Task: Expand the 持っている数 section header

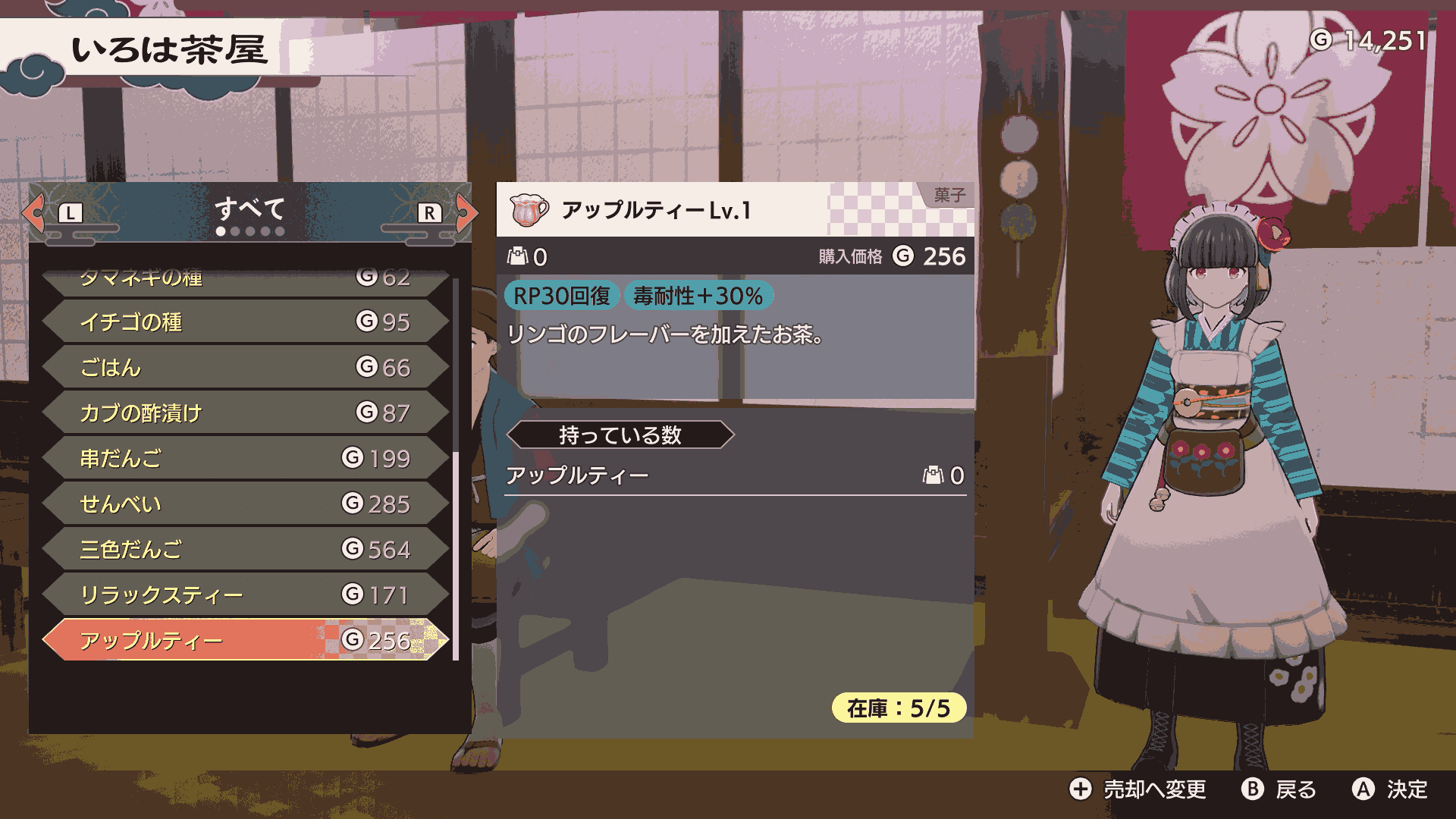Action: (x=622, y=435)
